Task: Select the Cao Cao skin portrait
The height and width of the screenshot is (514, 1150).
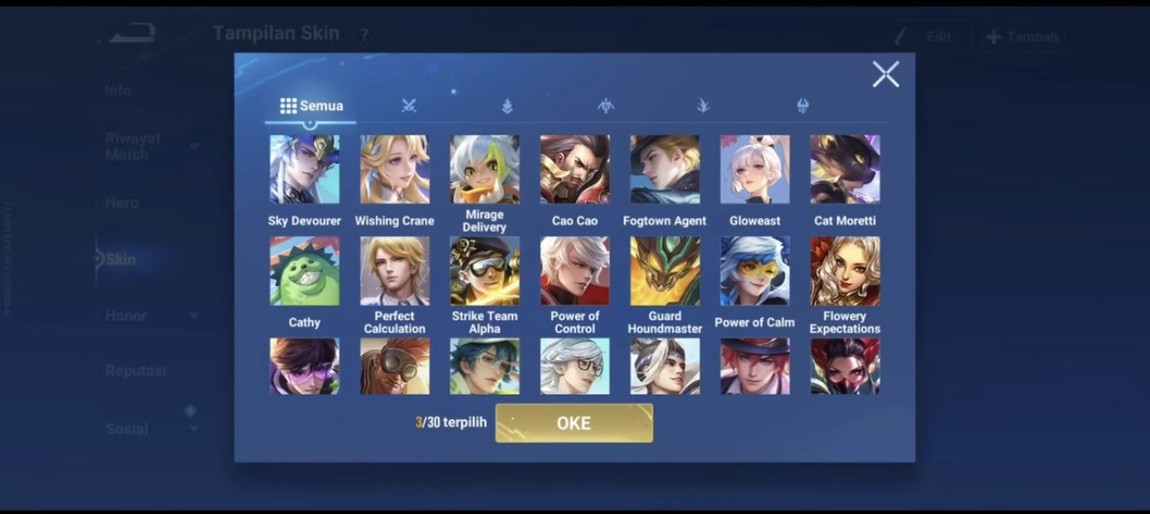Action: [574, 170]
